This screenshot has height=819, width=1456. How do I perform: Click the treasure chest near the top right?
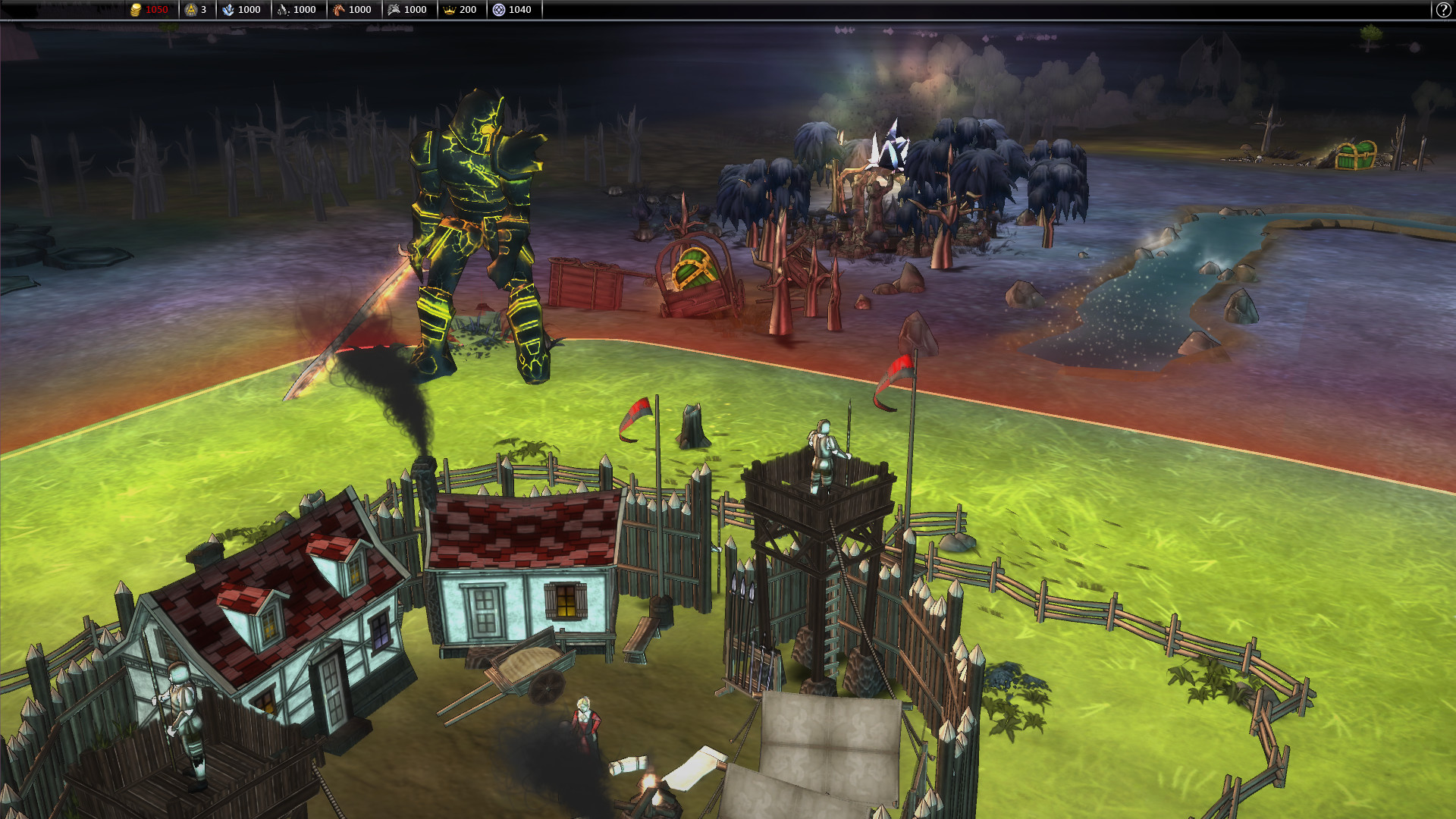[x=1357, y=155]
